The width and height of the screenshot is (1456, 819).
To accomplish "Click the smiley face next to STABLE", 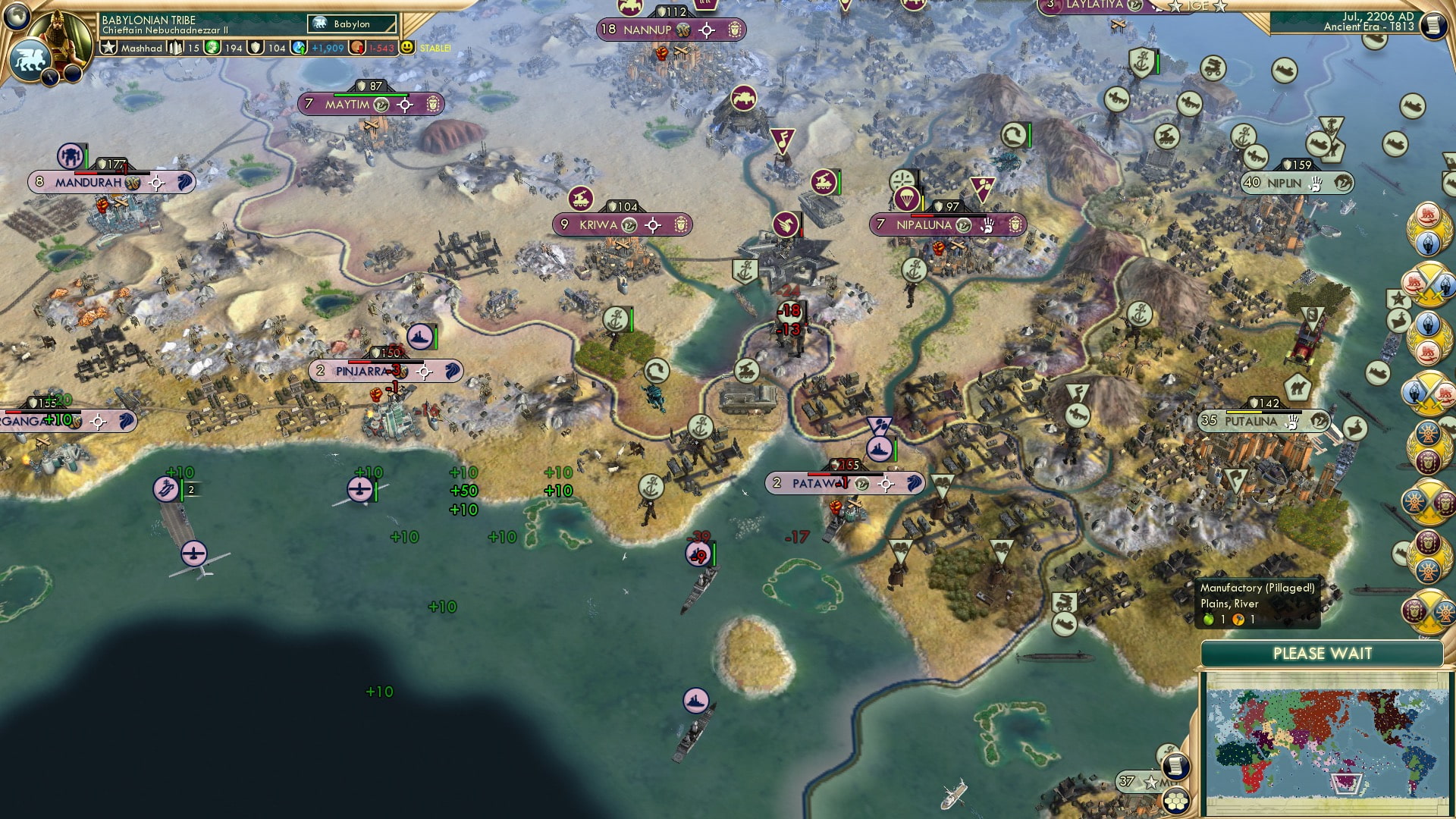I will point(408,47).
